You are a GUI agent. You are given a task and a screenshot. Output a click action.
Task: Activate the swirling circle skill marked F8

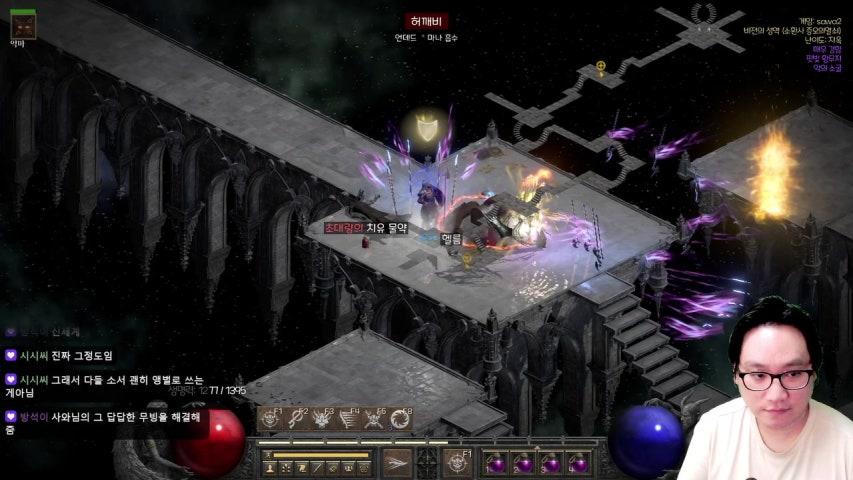399,419
